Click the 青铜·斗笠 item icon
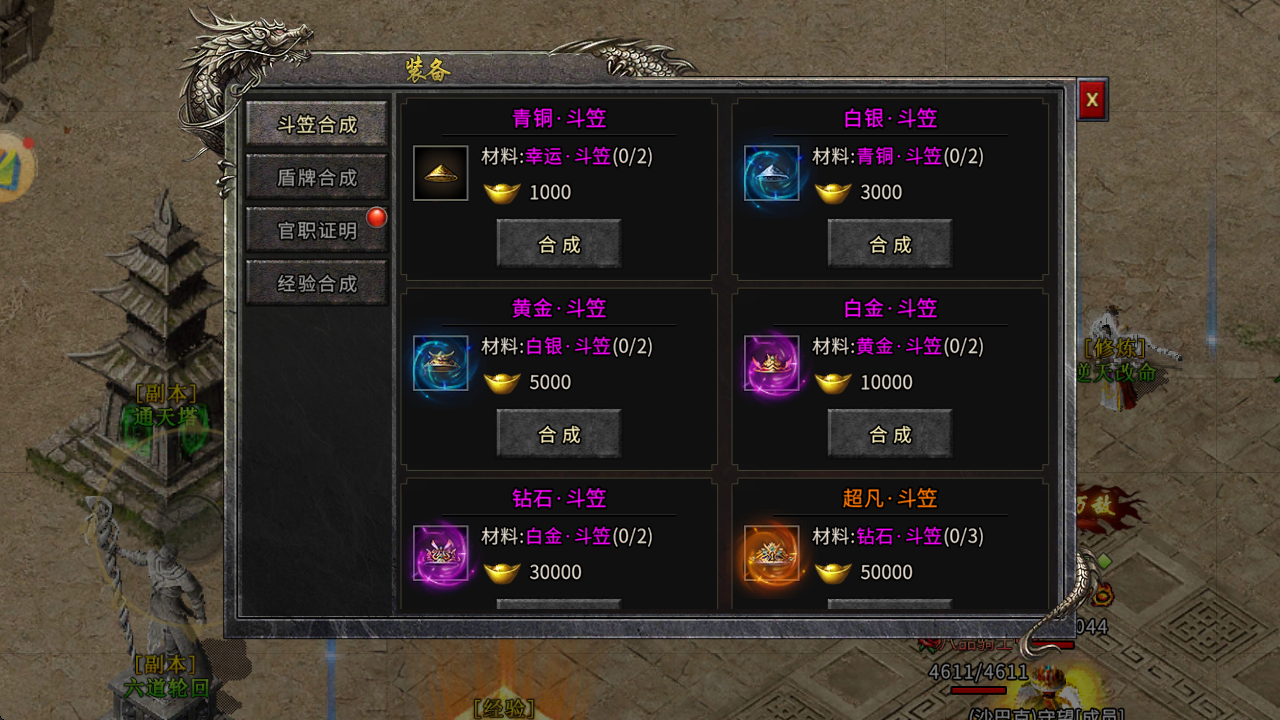The height and width of the screenshot is (720, 1280). (x=440, y=172)
